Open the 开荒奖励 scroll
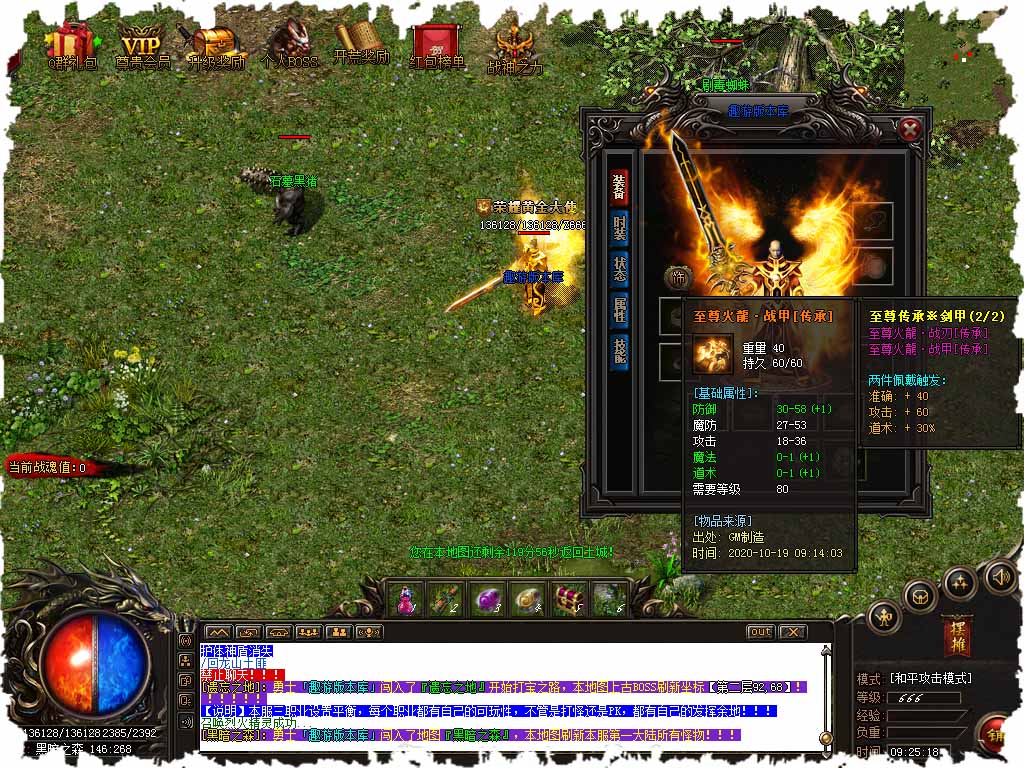 [361, 45]
